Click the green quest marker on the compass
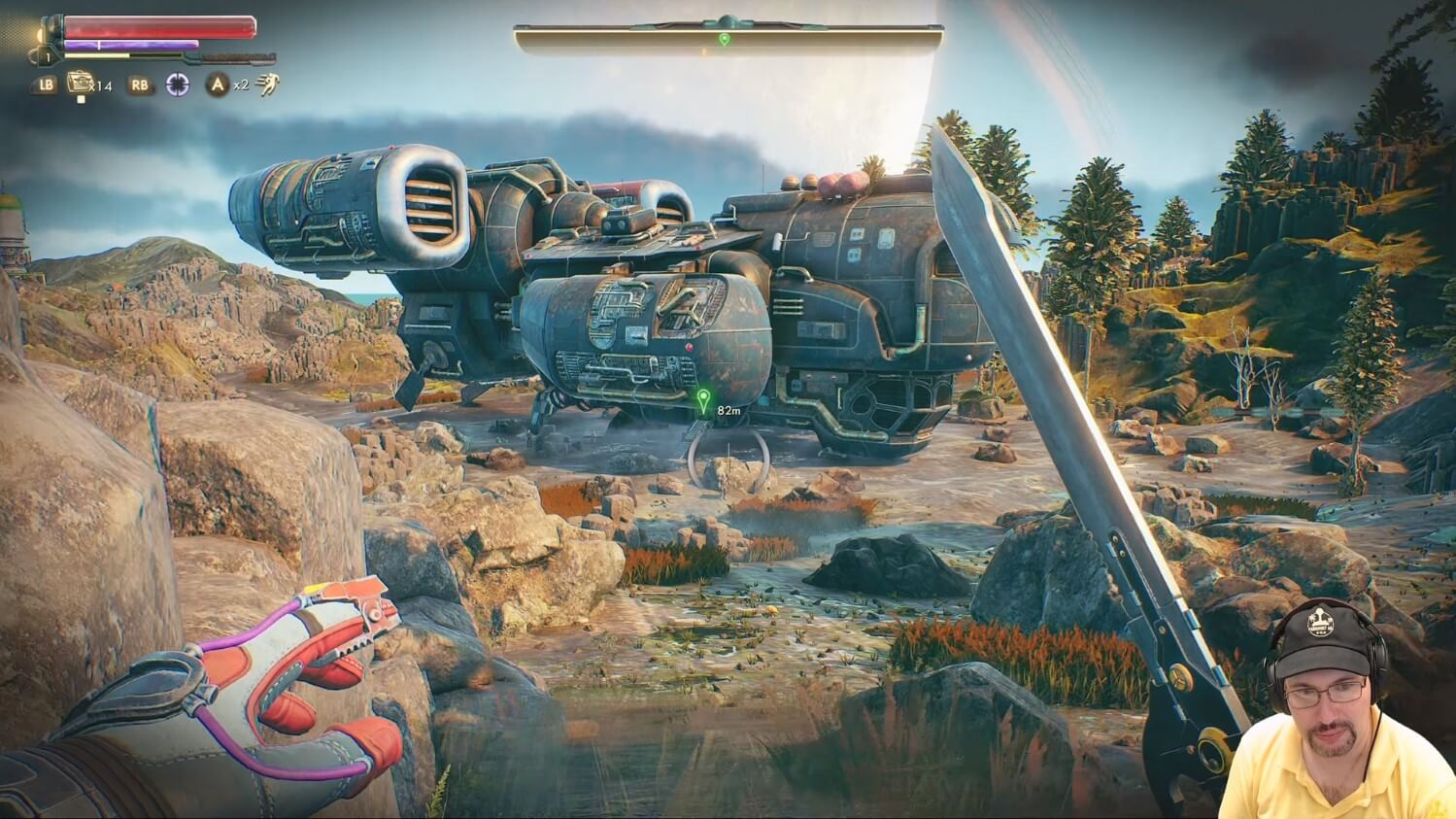 pyautogui.click(x=725, y=39)
